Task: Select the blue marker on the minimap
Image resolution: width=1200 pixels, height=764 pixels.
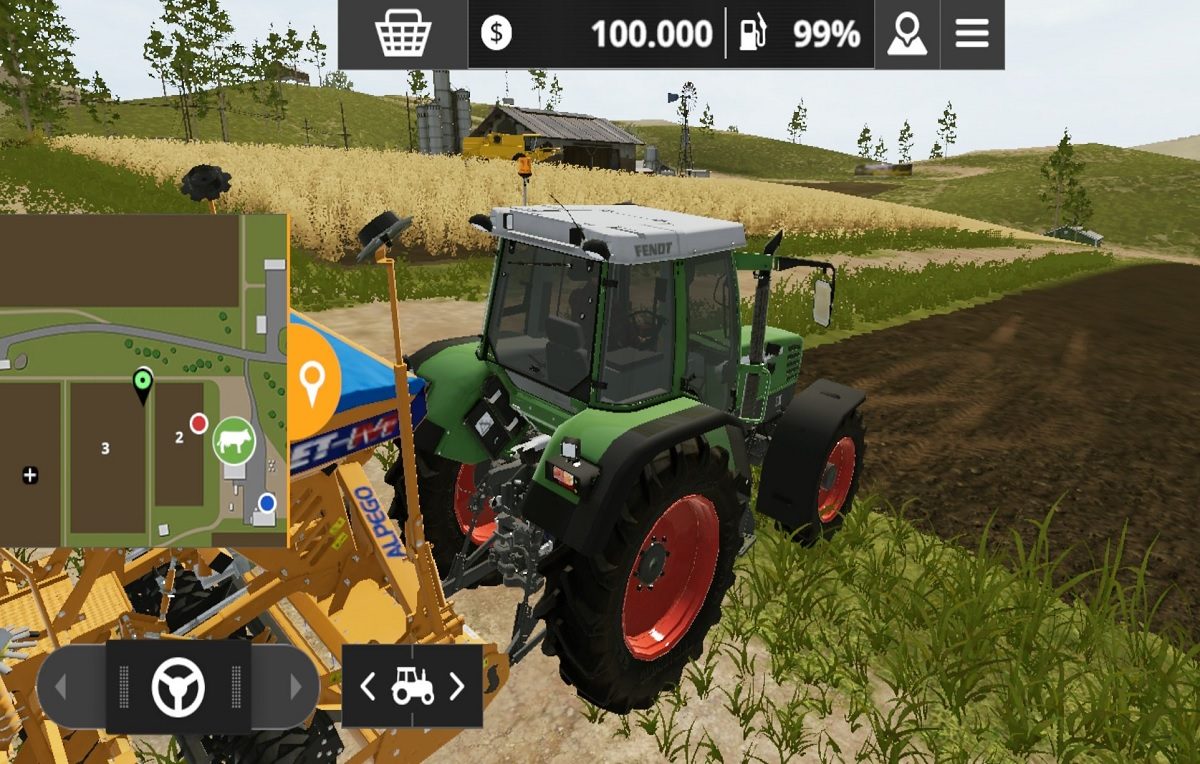Action: click(267, 502)
